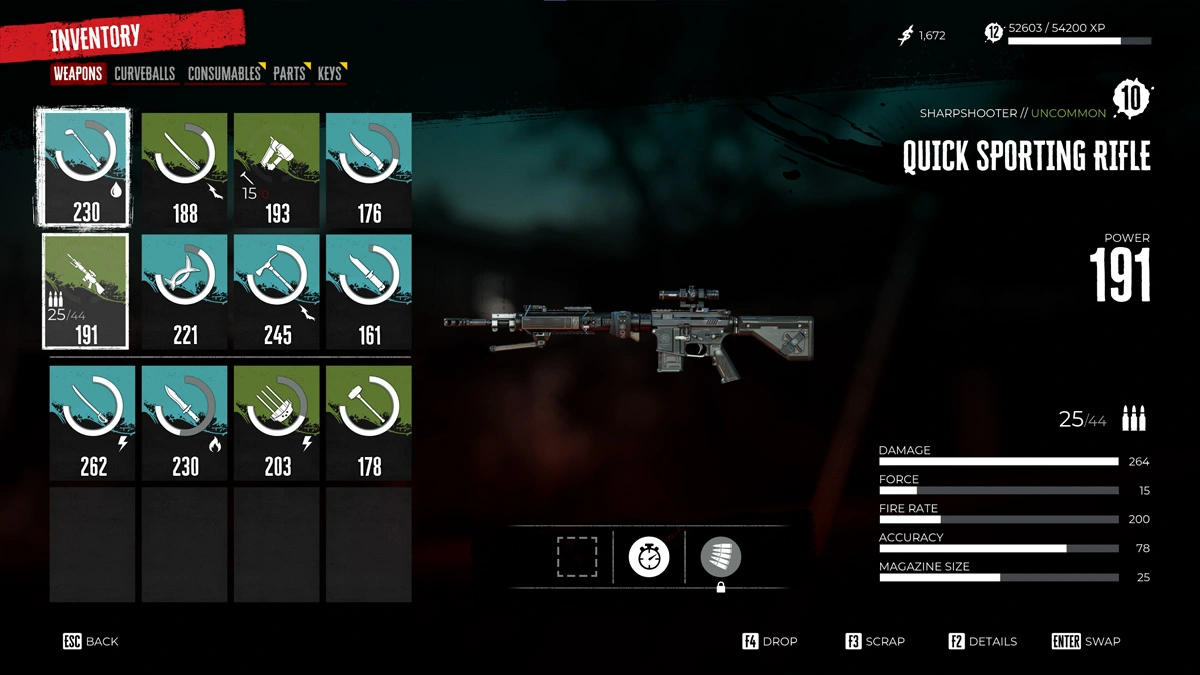1200x675 pixels.
Task: Select the golf club with 230 power
Action: point(85,168)
